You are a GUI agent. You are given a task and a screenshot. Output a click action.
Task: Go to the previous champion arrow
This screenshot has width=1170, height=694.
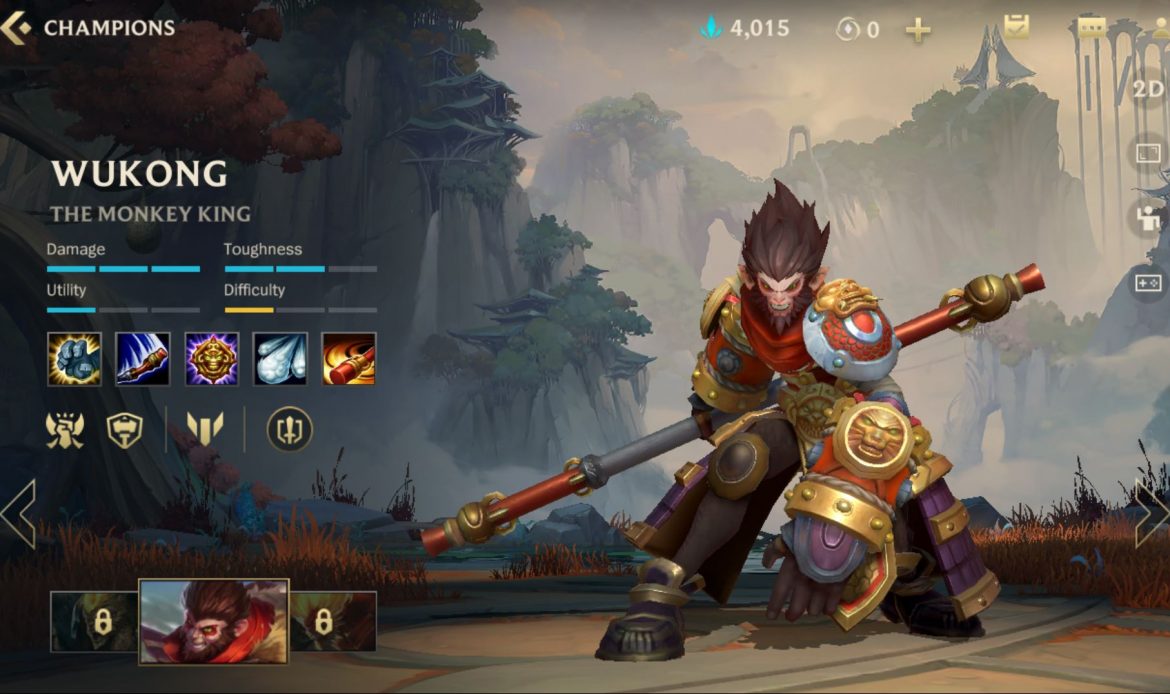[18, 514]
